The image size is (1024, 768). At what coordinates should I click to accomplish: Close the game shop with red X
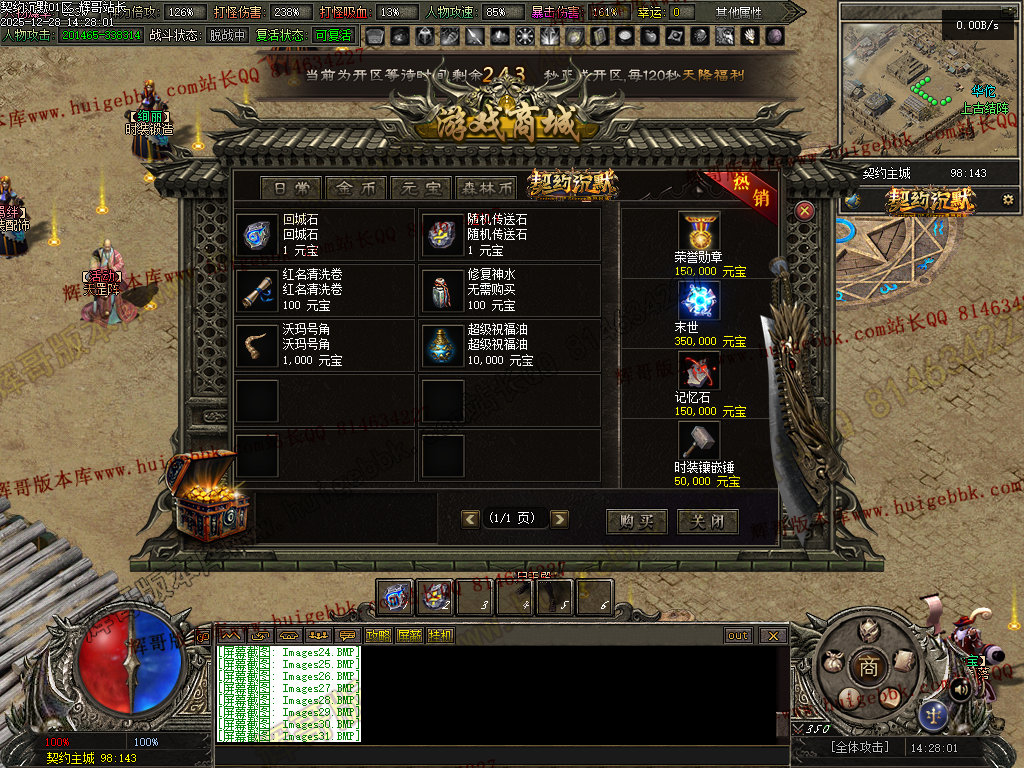pos(805,210)
